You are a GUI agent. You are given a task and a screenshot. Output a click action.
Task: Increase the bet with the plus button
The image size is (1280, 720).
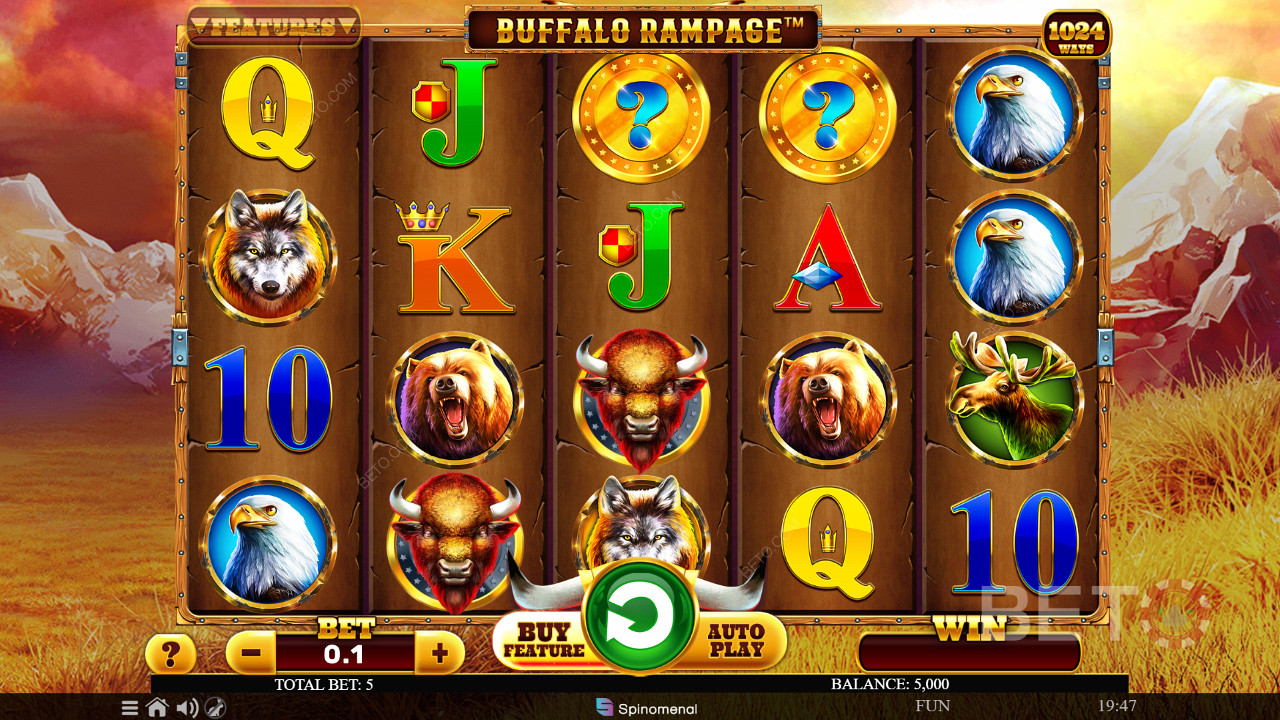coord(439,654)
